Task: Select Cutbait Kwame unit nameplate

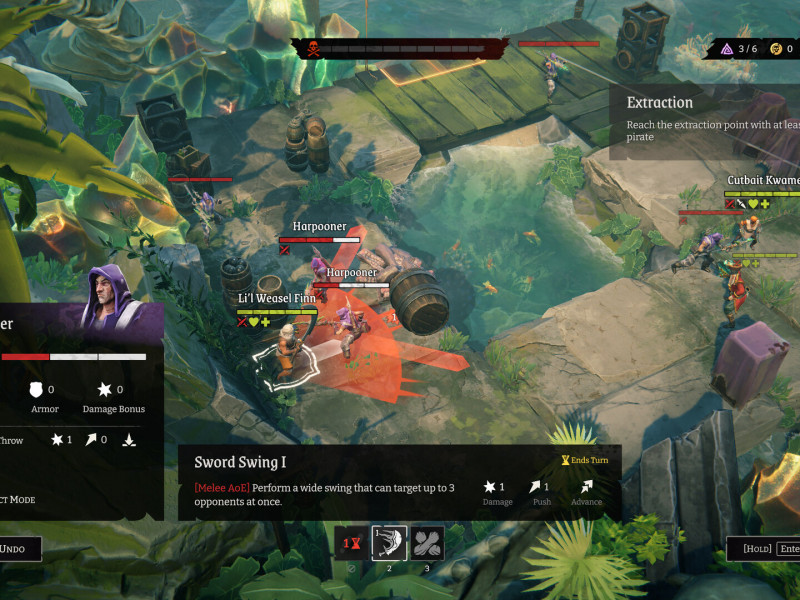Action: [762, 181]
